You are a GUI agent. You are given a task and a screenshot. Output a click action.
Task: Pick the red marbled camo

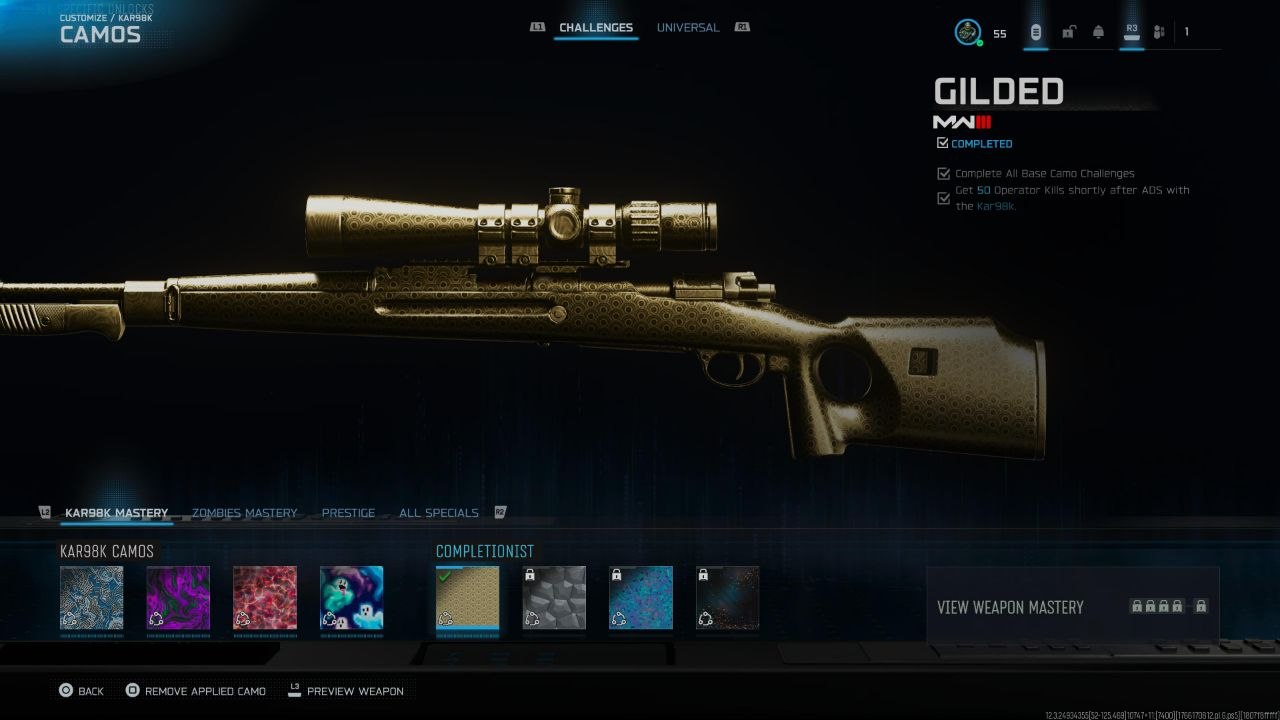tap(265, 598)
